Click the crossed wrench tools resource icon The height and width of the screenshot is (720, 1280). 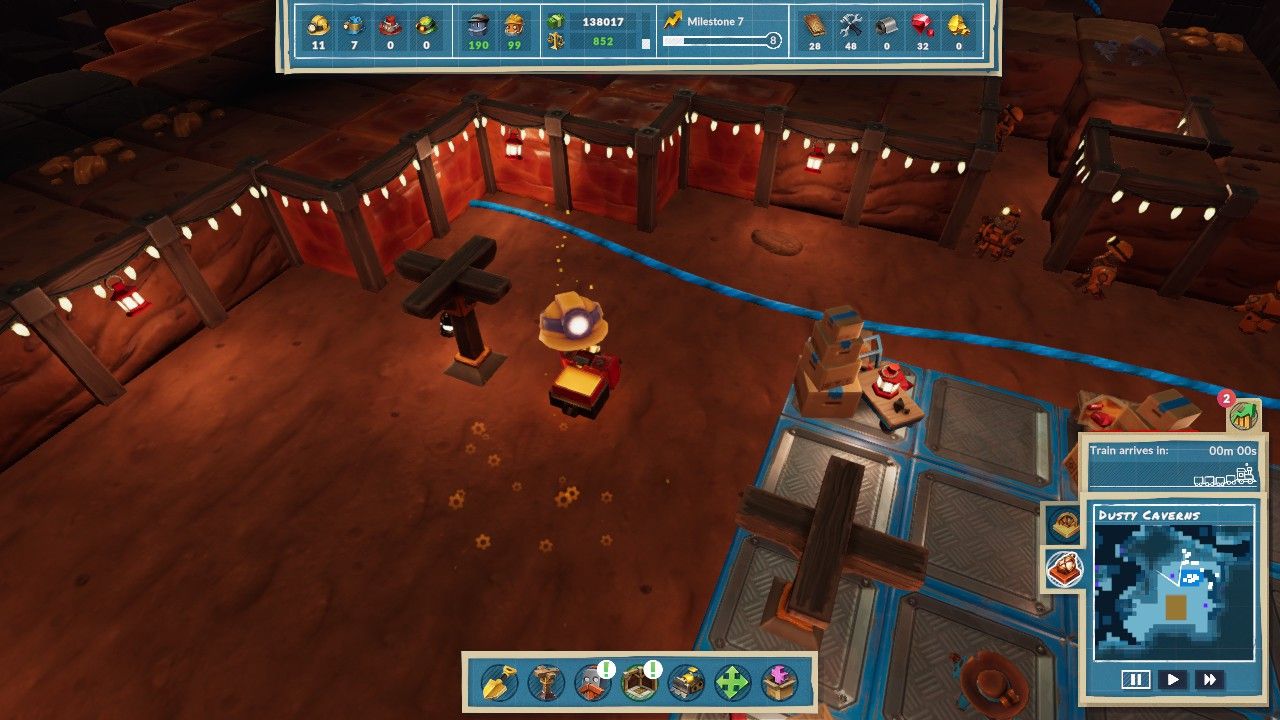tap(851, 25)
